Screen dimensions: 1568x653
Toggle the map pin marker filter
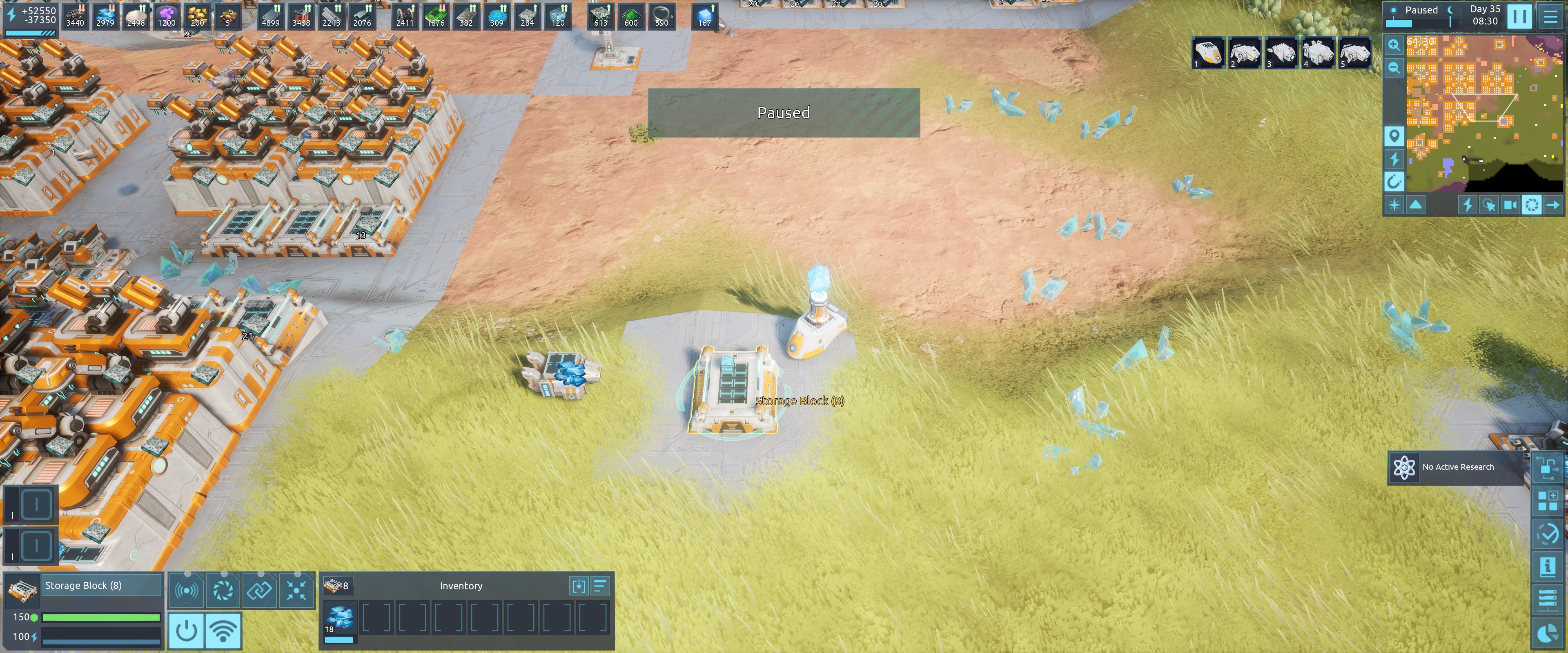coord(1394,136)
